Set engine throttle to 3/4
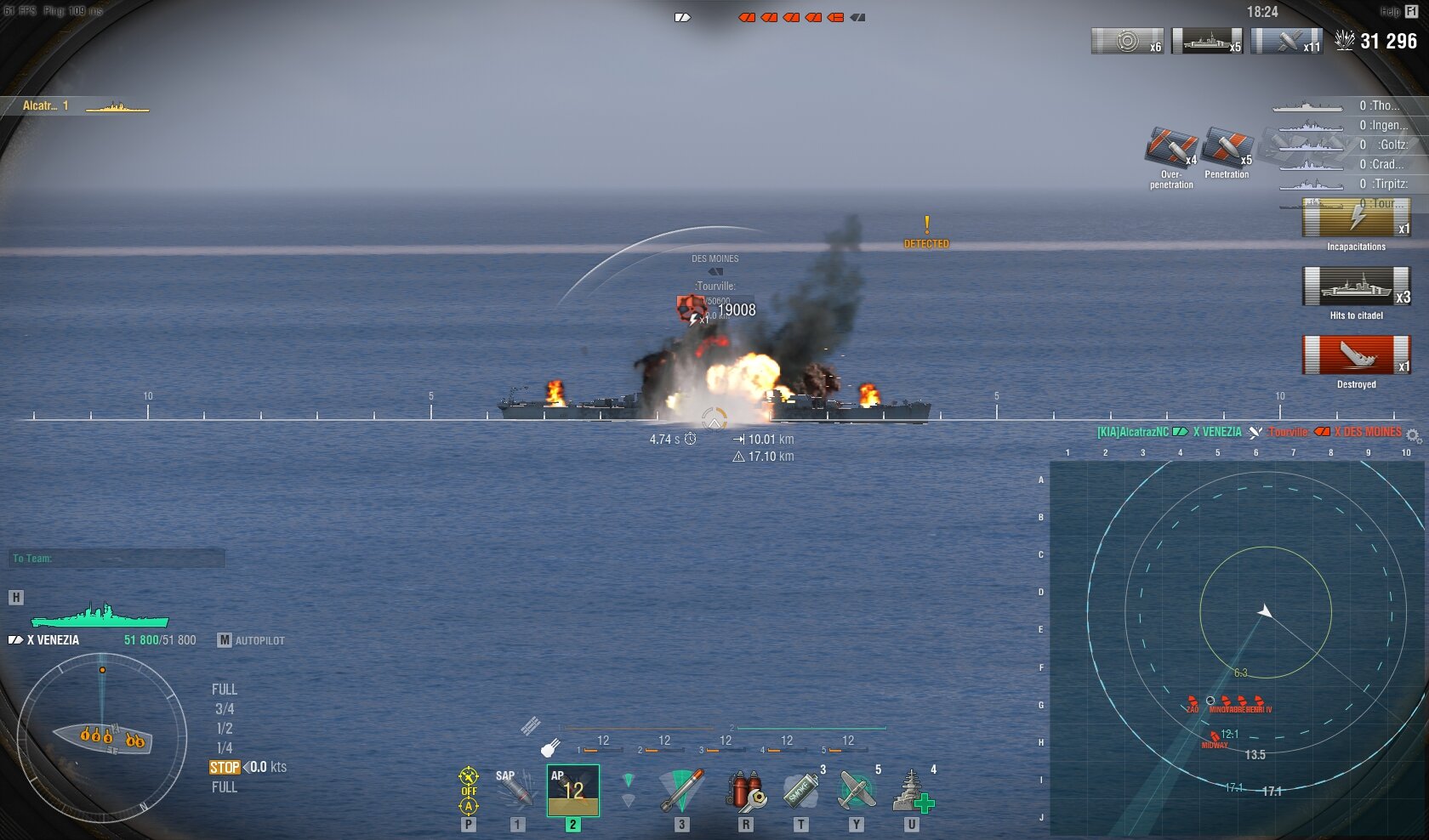Viewport: 1429px width, 840px height. click(225, 709)
